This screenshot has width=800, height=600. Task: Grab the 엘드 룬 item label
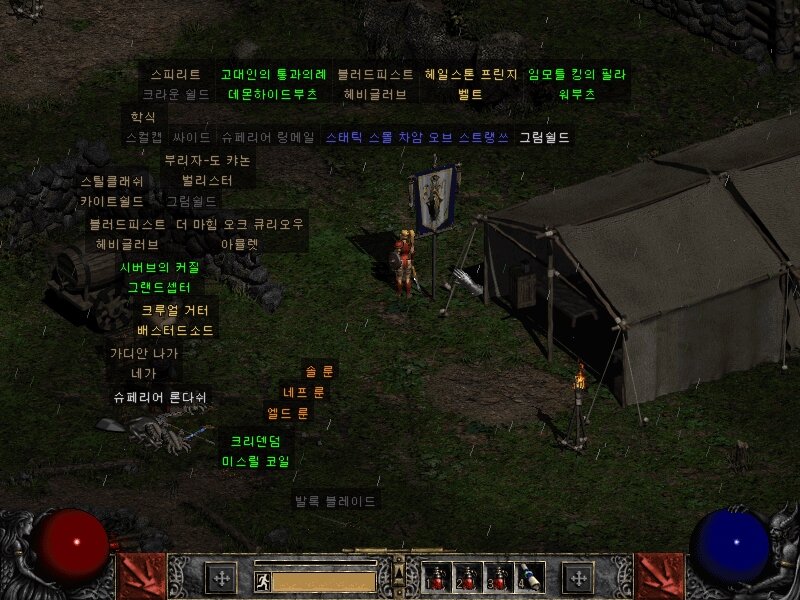tap(288, 413)
